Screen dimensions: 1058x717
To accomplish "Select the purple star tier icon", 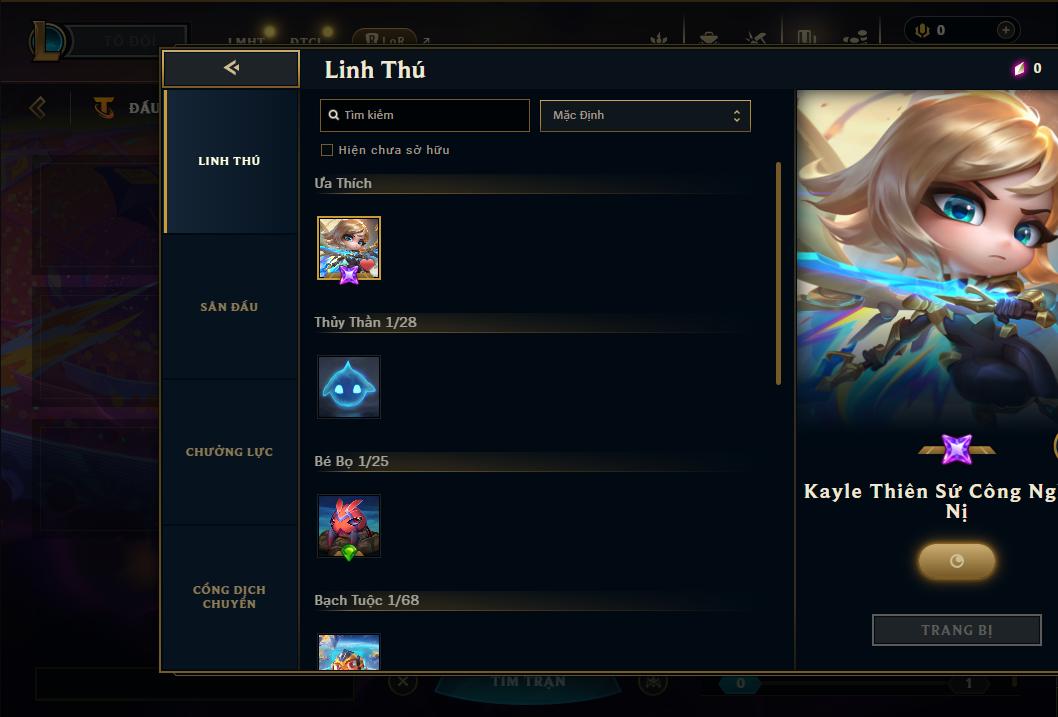I will 957,449.
